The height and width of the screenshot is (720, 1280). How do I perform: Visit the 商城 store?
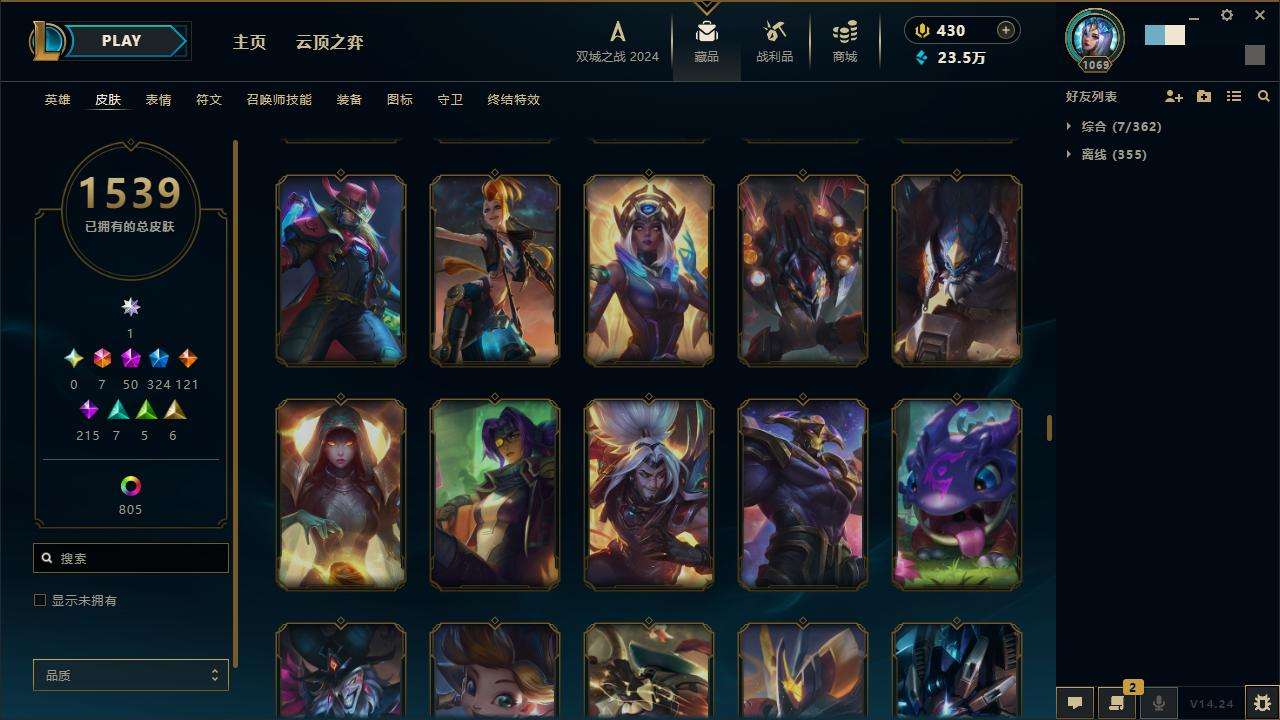(845, 42)
